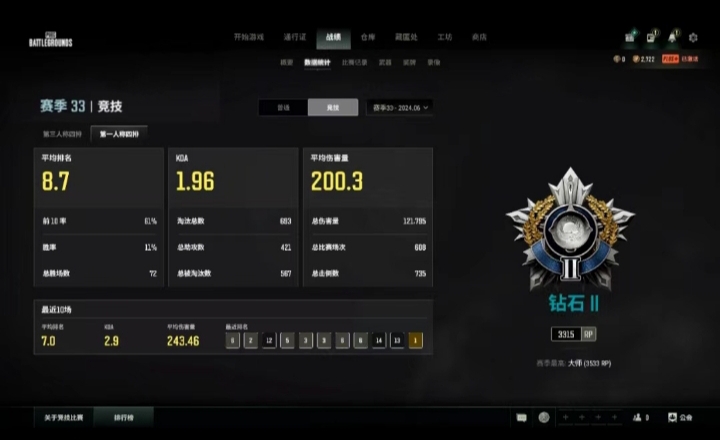Open the chat message icon
The height and width of the screenshot is (440, 720).
[521, 417]
